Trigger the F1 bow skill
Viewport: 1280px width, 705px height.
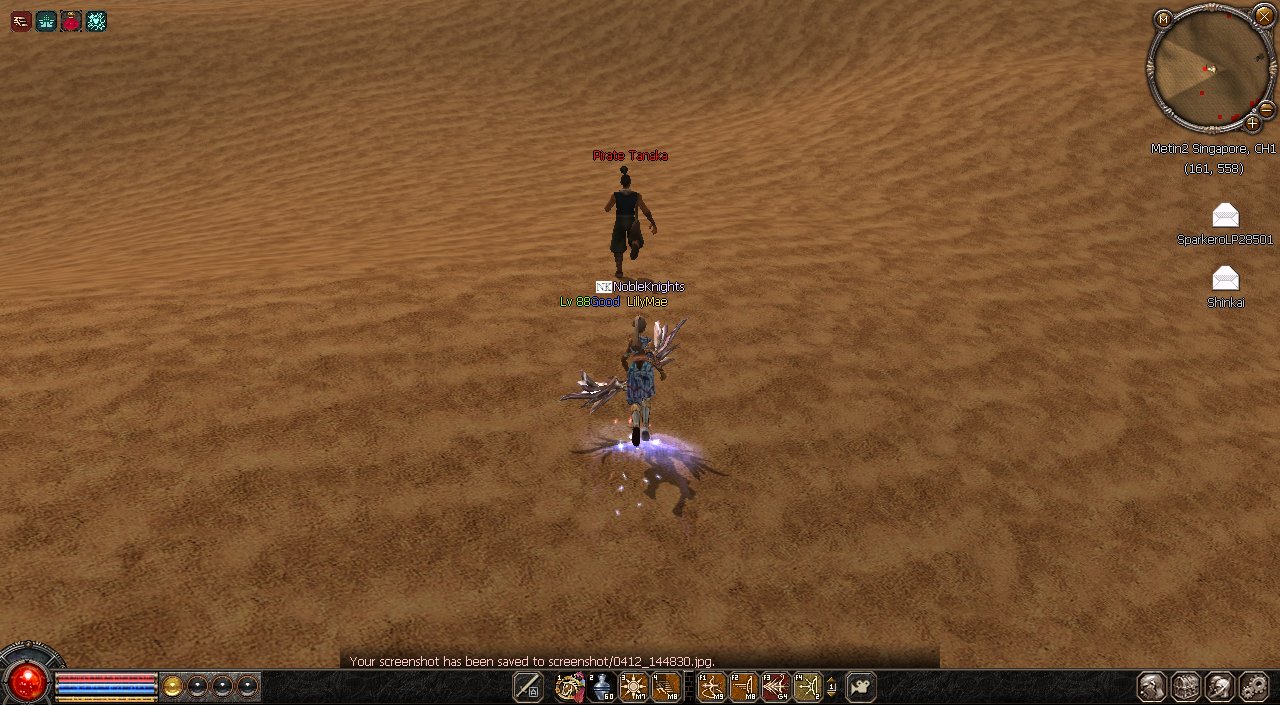click(x=712, y=686)
